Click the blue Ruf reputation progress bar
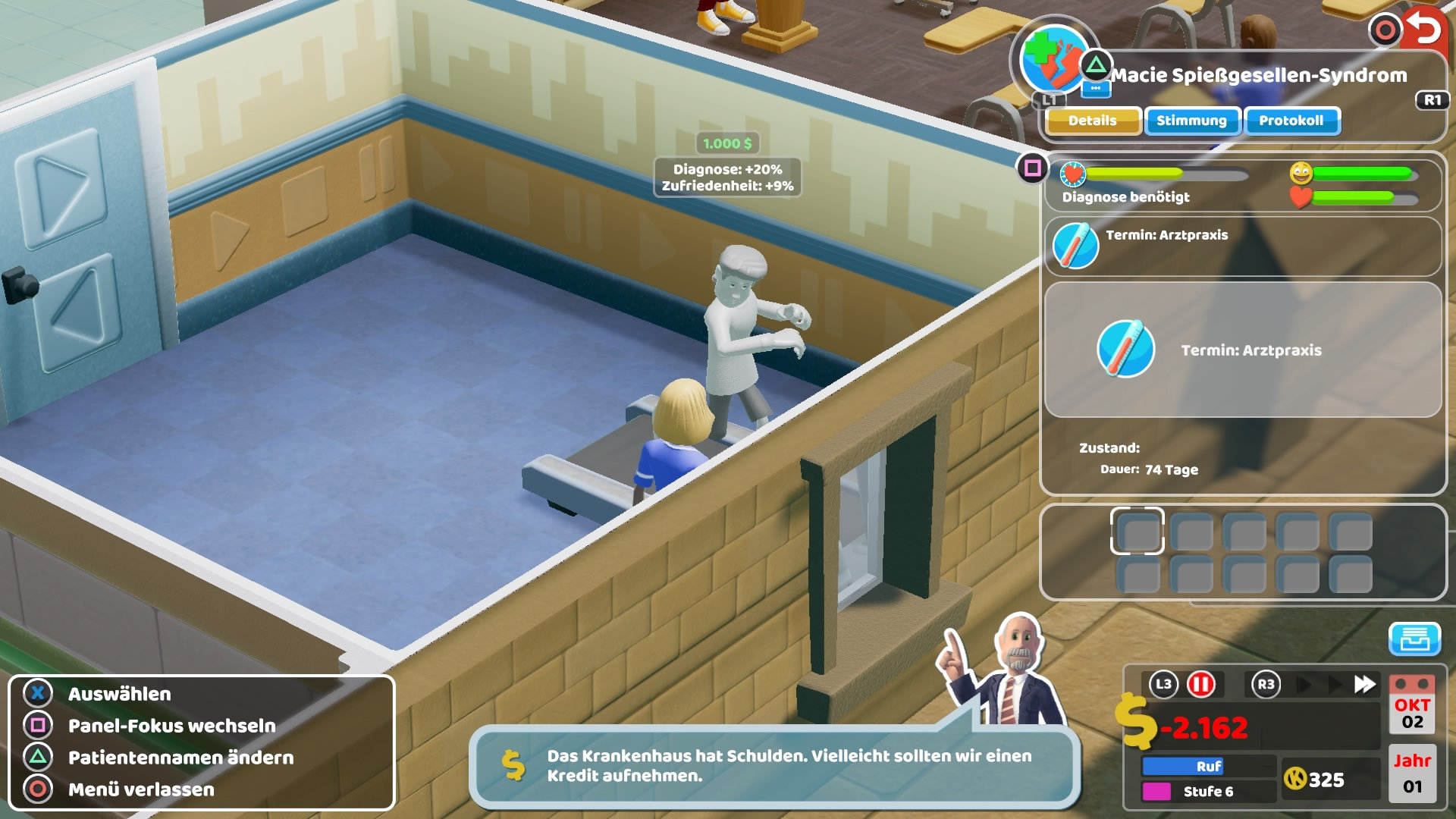1456x819 pixels. pos(1183,765)
